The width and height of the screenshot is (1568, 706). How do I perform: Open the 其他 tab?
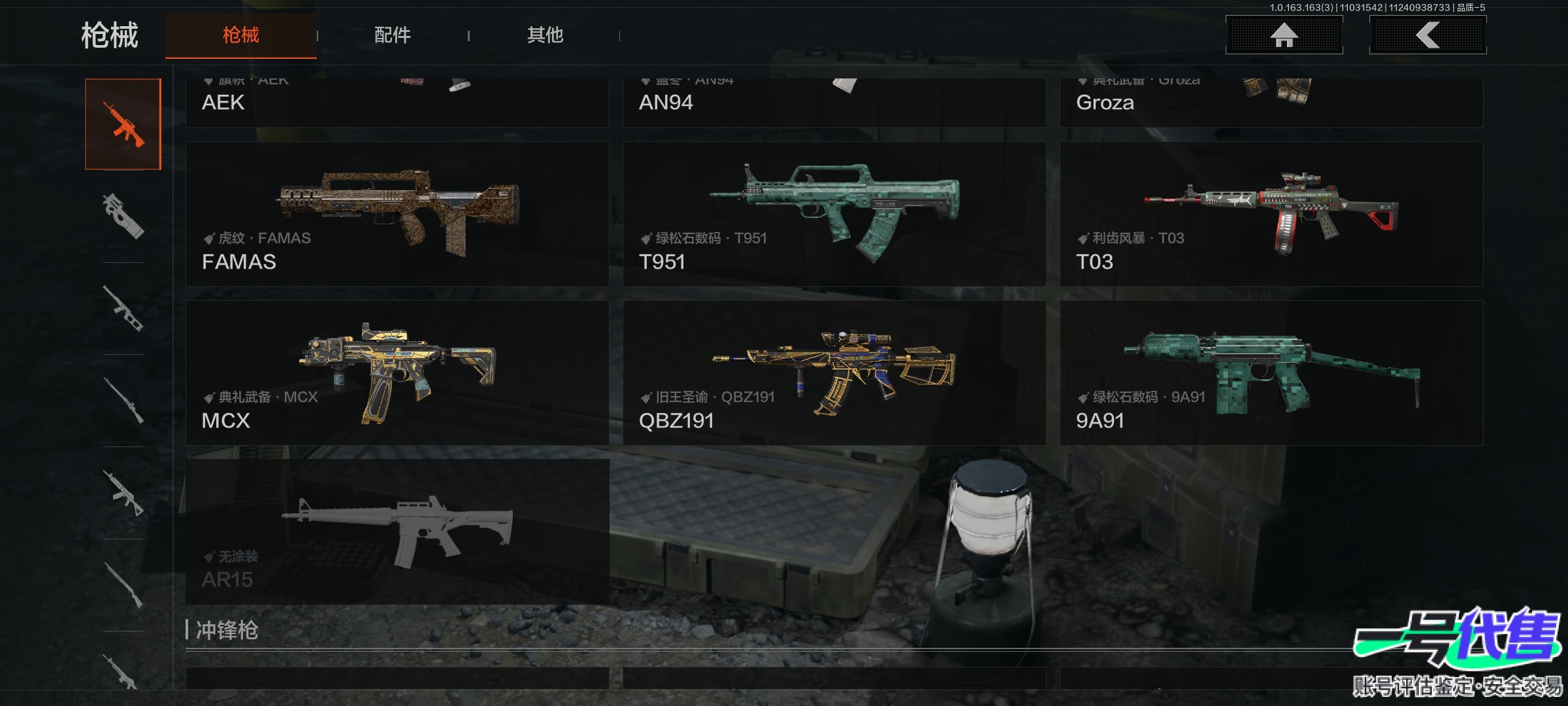click(x=545, y=35)
